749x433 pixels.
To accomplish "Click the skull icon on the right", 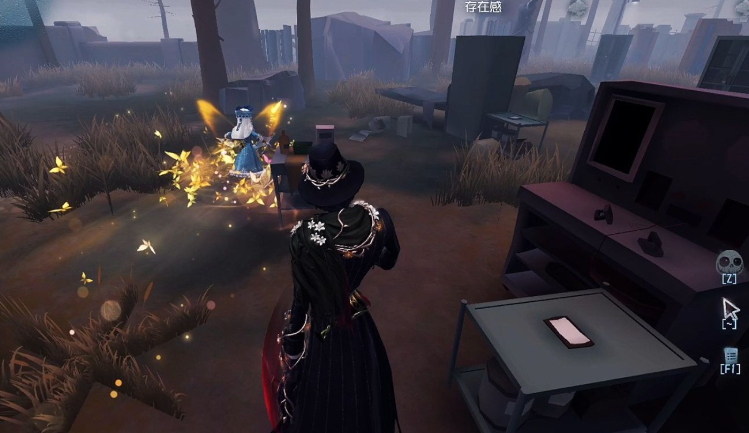I will 729,262.
